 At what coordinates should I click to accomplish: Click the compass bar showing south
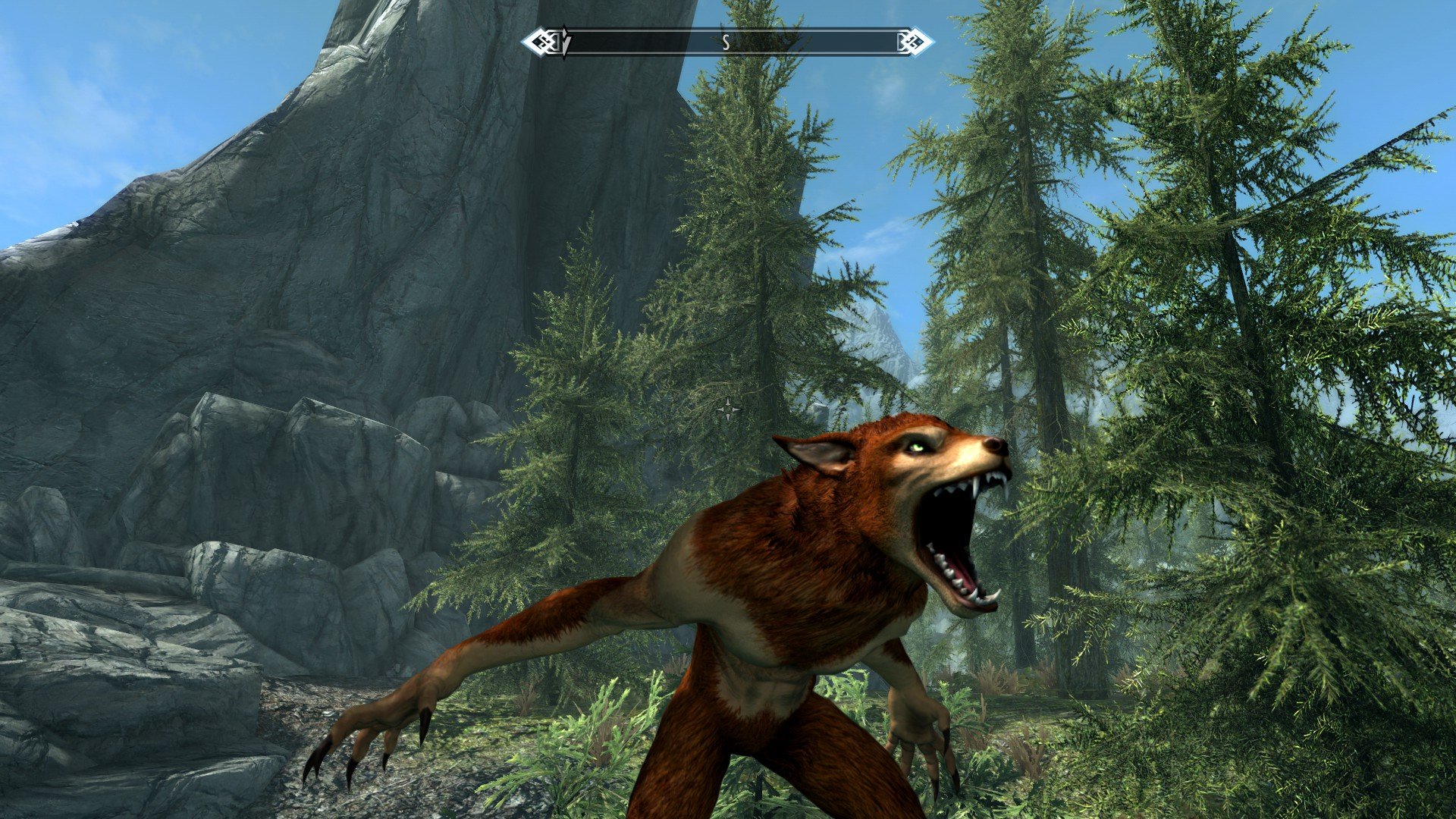click(x=726, y=42)
